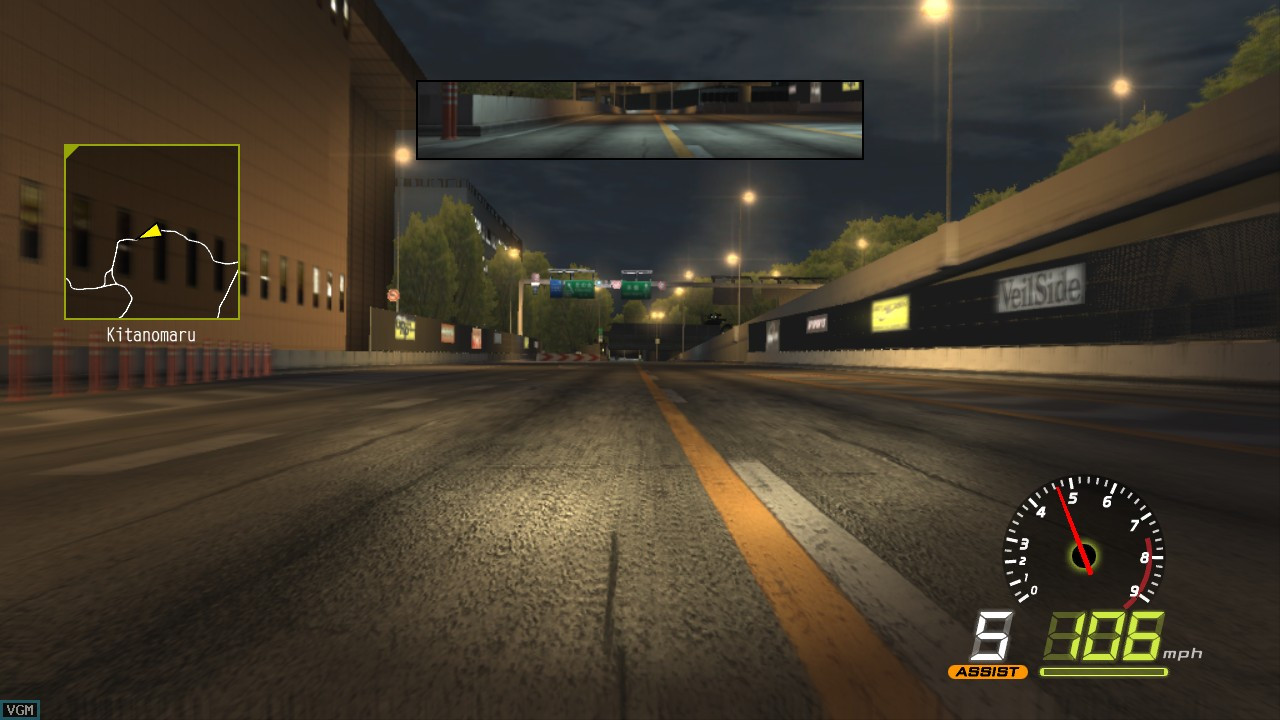Click the green corner marker on the minimap
The height and width of the screenshot is (720, 1280).
(70, 150)
